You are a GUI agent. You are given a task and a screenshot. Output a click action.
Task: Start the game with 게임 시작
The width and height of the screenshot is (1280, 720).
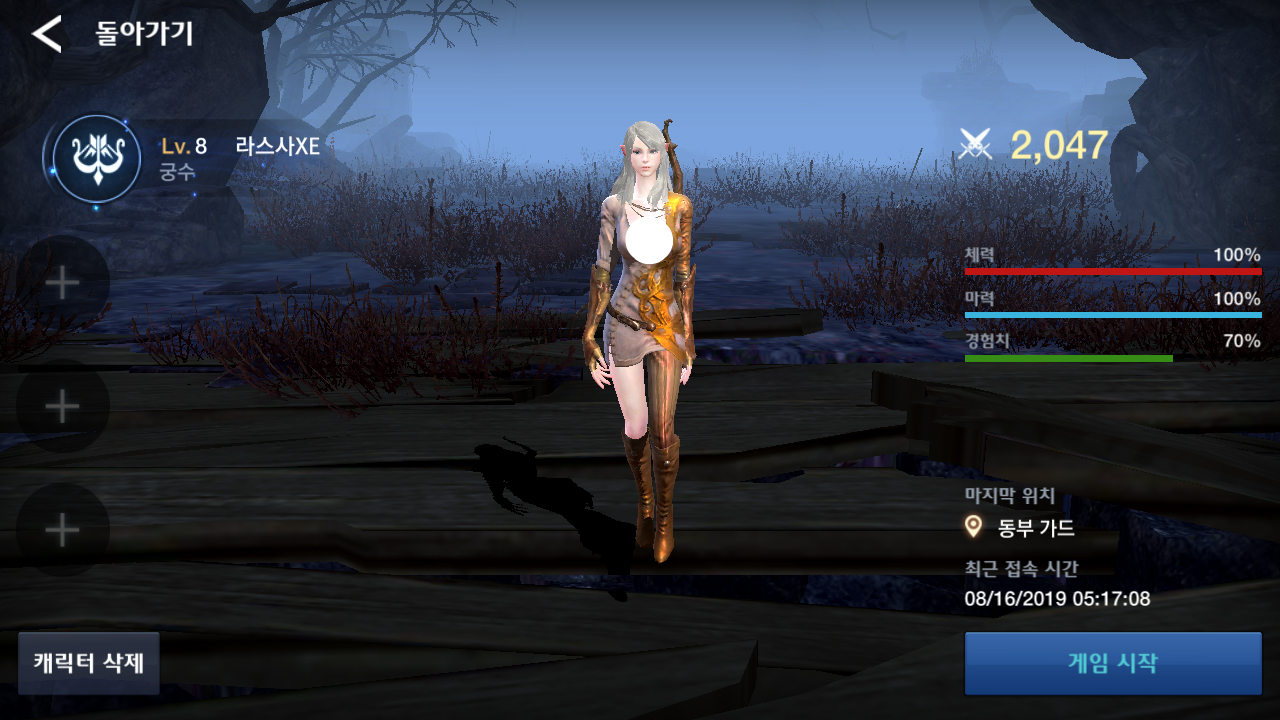pos(1112,663)
